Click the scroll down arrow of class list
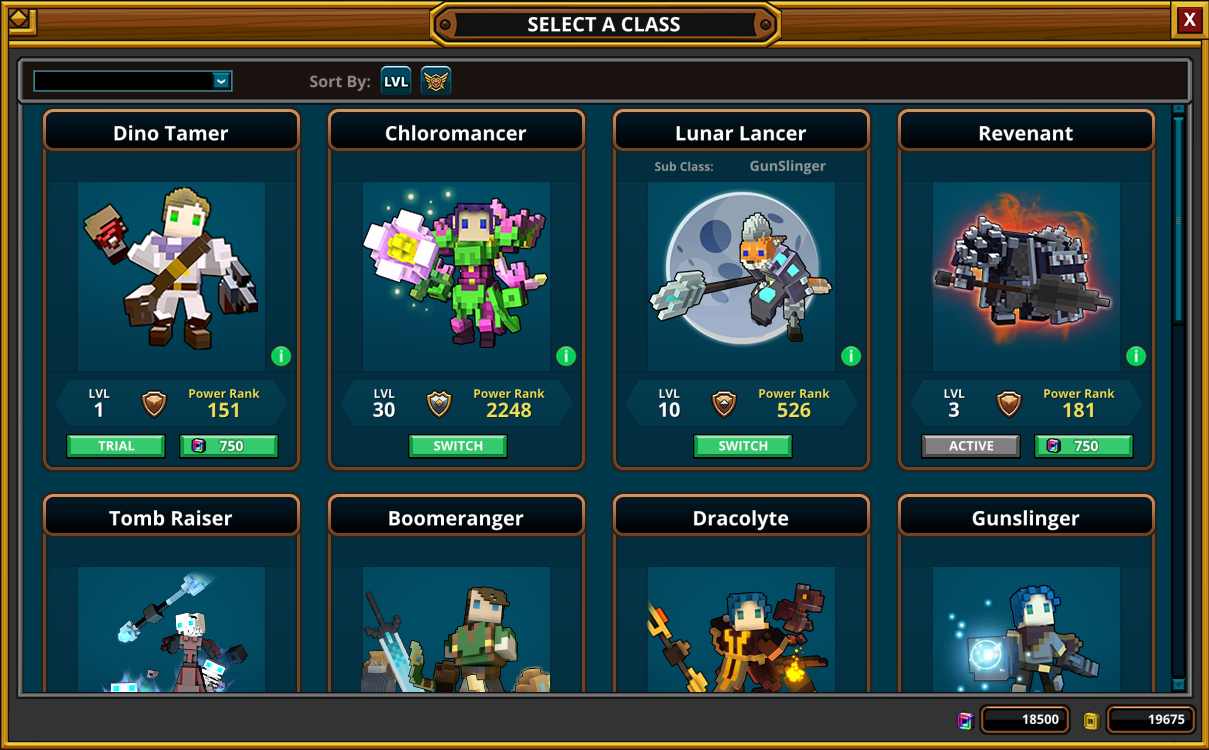The image size is (1209, 750). 1178,685
